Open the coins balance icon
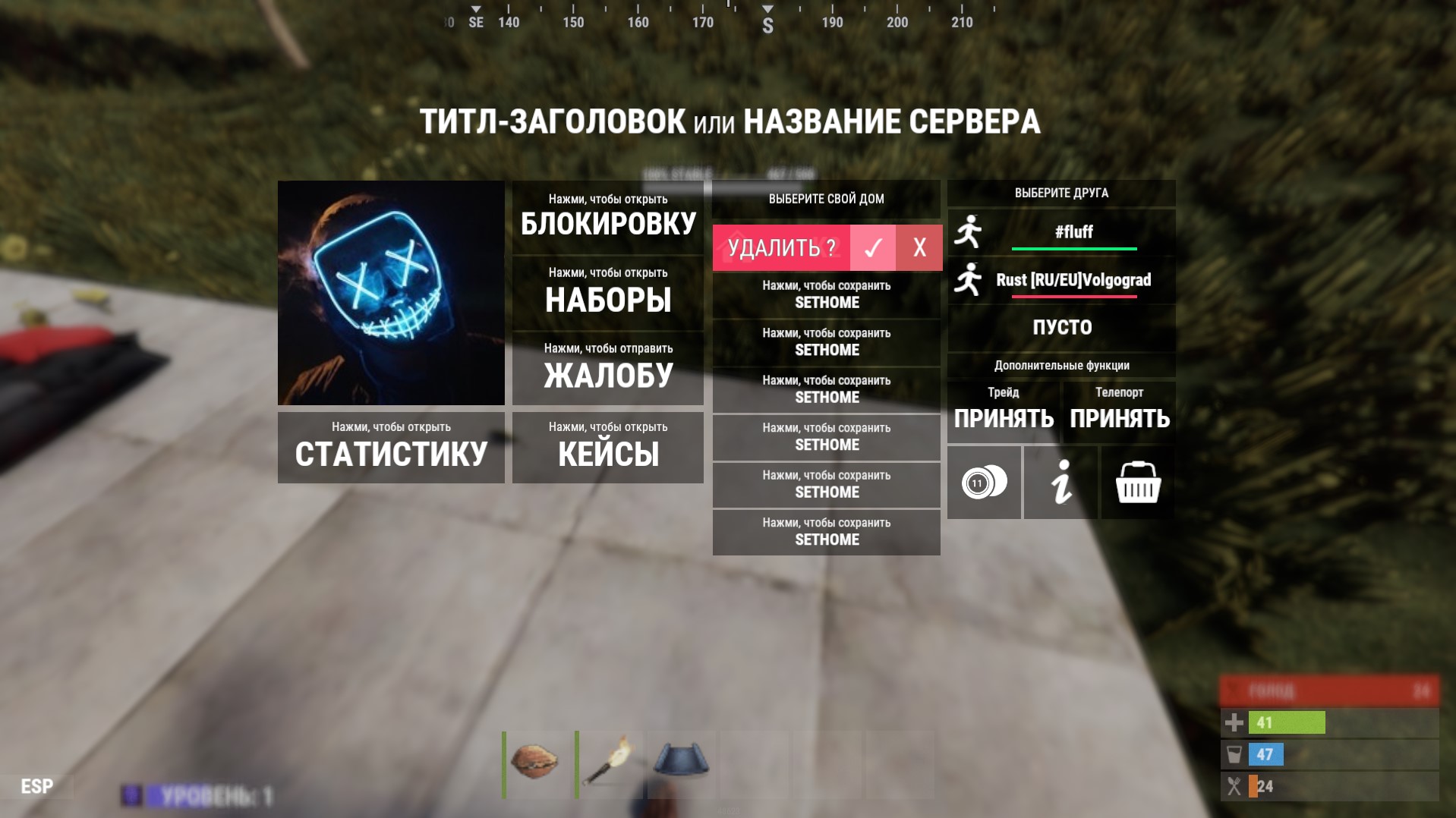This screenshot has width=1456, height=818. click(x=984, y=483)
